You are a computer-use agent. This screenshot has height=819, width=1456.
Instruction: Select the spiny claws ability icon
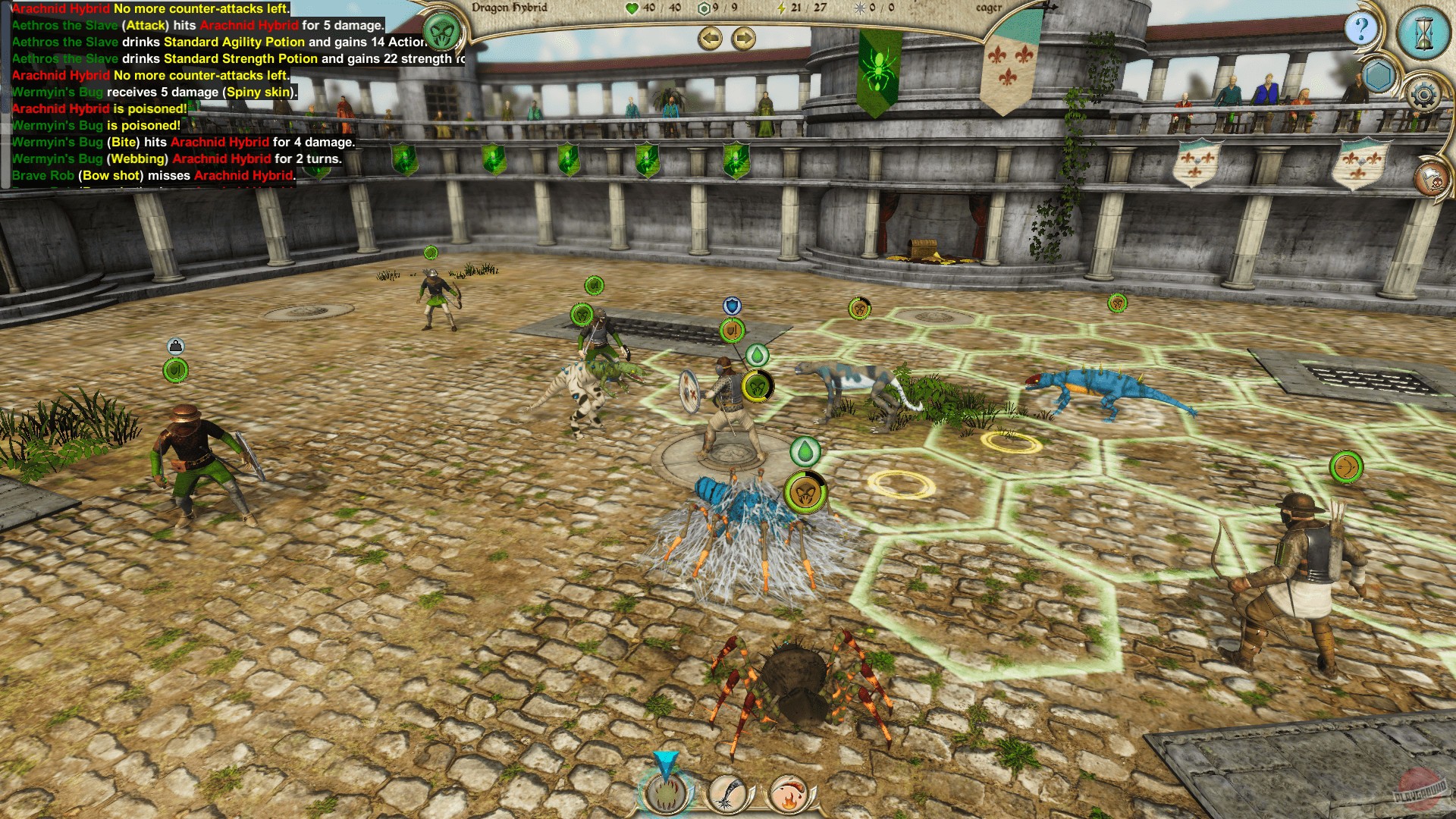coord(665,795)
